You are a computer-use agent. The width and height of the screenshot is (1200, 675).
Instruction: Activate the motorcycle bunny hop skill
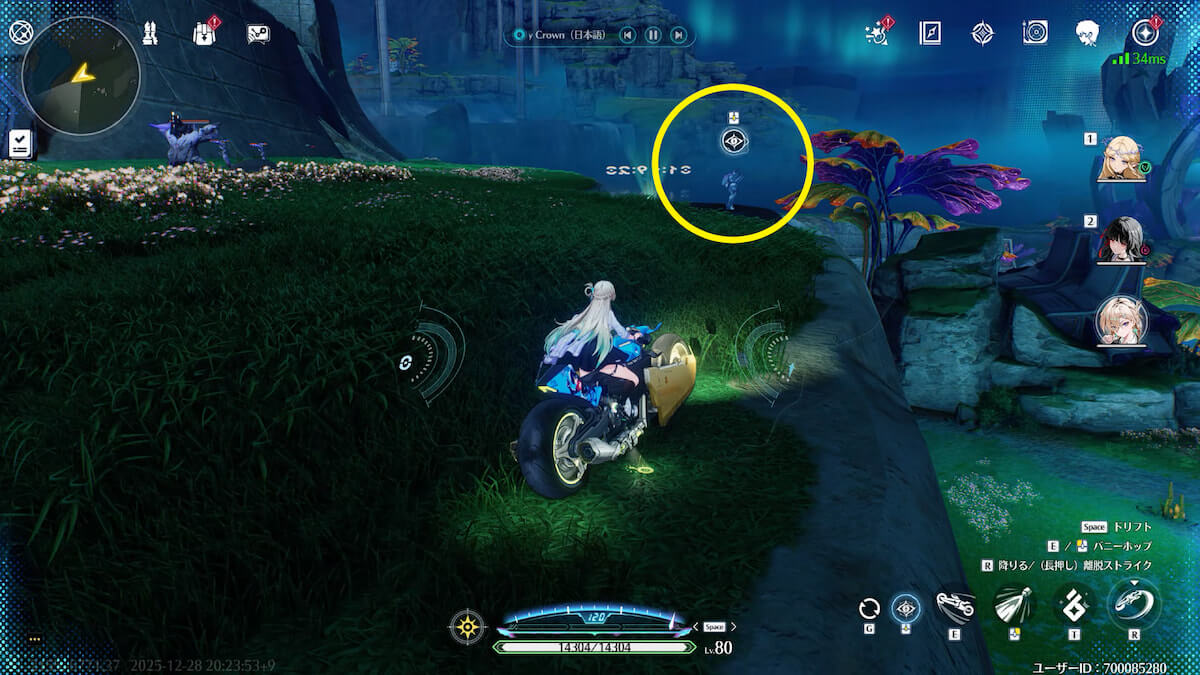click(954, 605)
